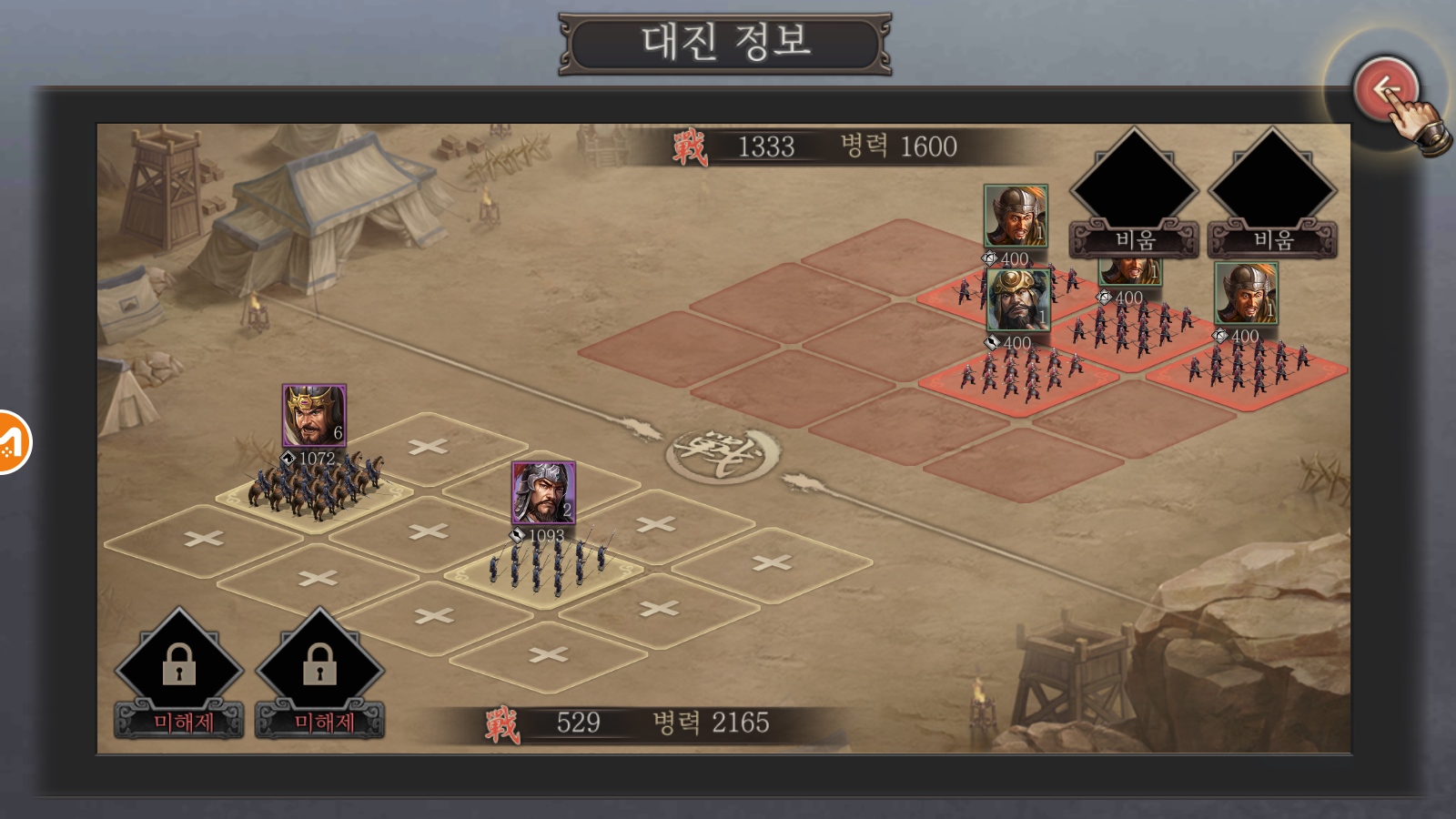1456x819 pixels.
Task: Open the orange launcher overlay icon
Action: (11, 442)
